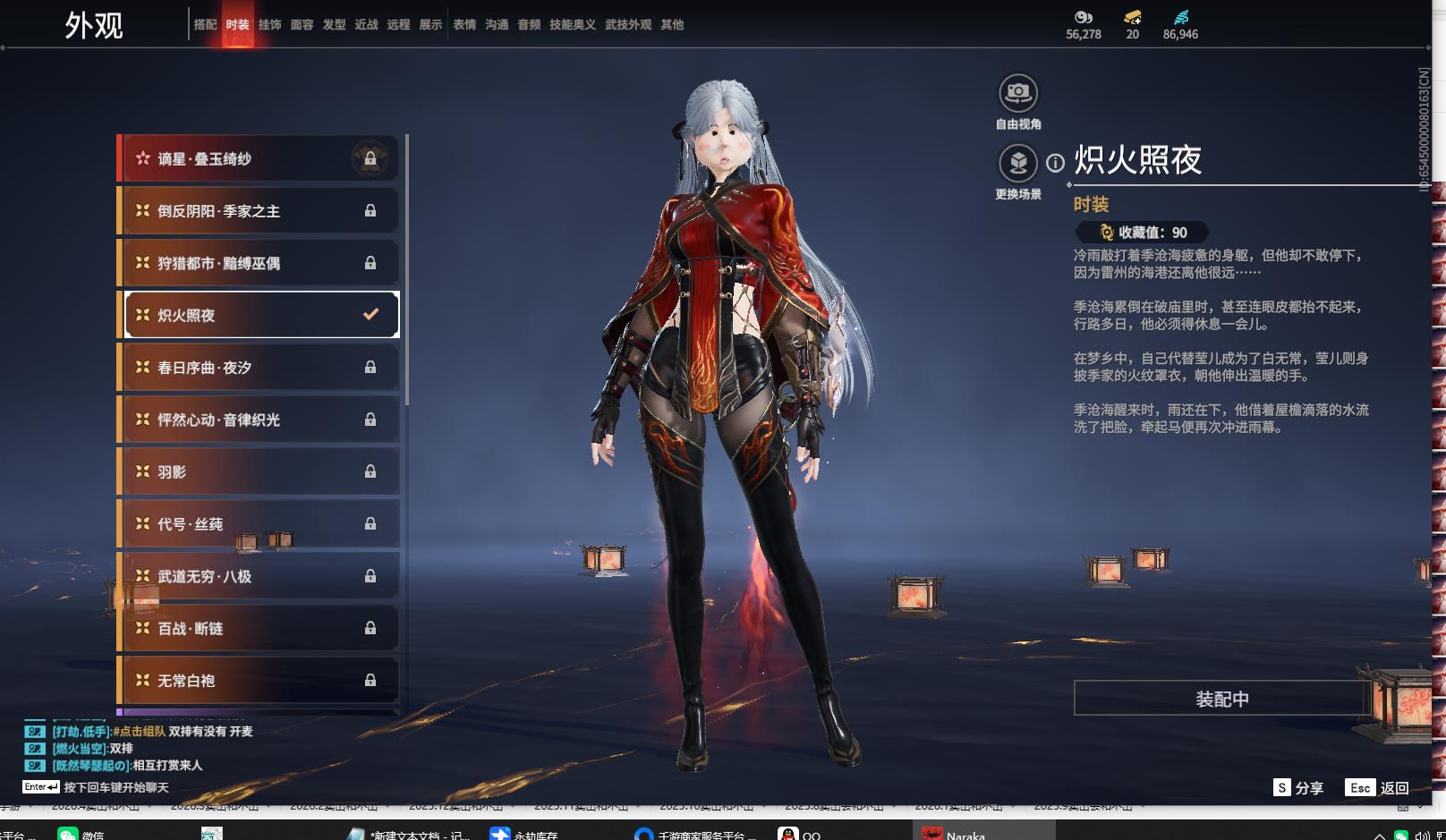Select the 怦然心动·音律织光 outfit
The width and height of the screenshot is (1446, 840).
[259, 420]
